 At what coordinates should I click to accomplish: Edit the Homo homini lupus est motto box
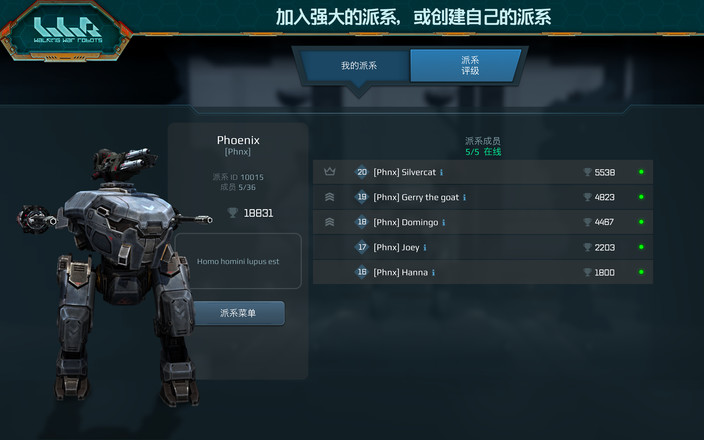coord(239,261)
